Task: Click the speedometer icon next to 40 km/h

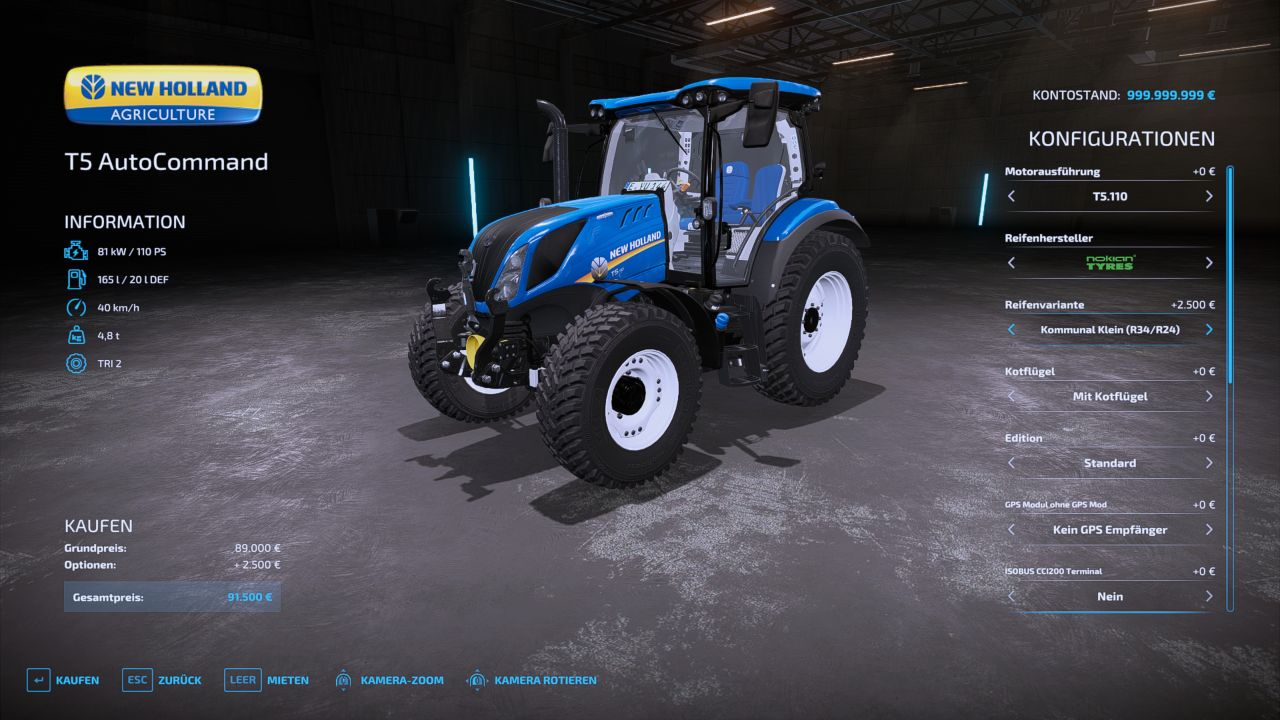Action: (75, 307)
